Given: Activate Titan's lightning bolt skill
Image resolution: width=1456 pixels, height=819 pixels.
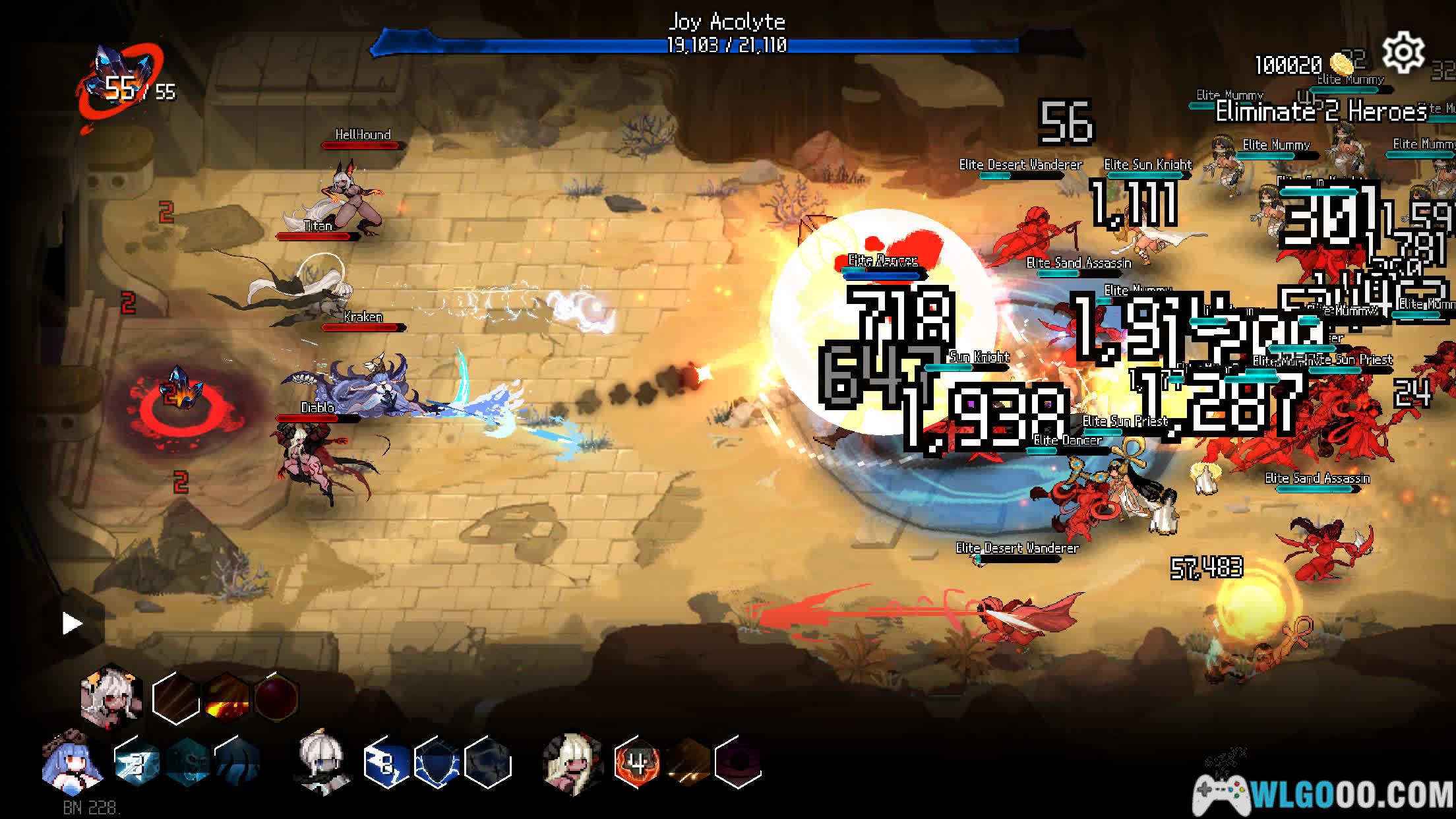Looking at the screenshot, I should pyautogui.click(x=386, y=764).
